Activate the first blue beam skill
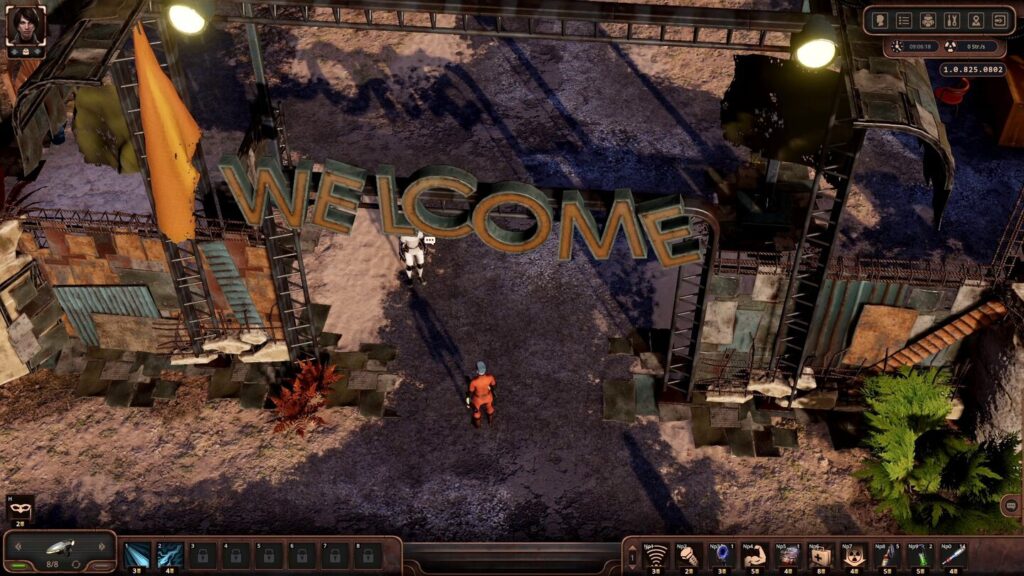1024x576 pixels. click(x=137, y=554)
